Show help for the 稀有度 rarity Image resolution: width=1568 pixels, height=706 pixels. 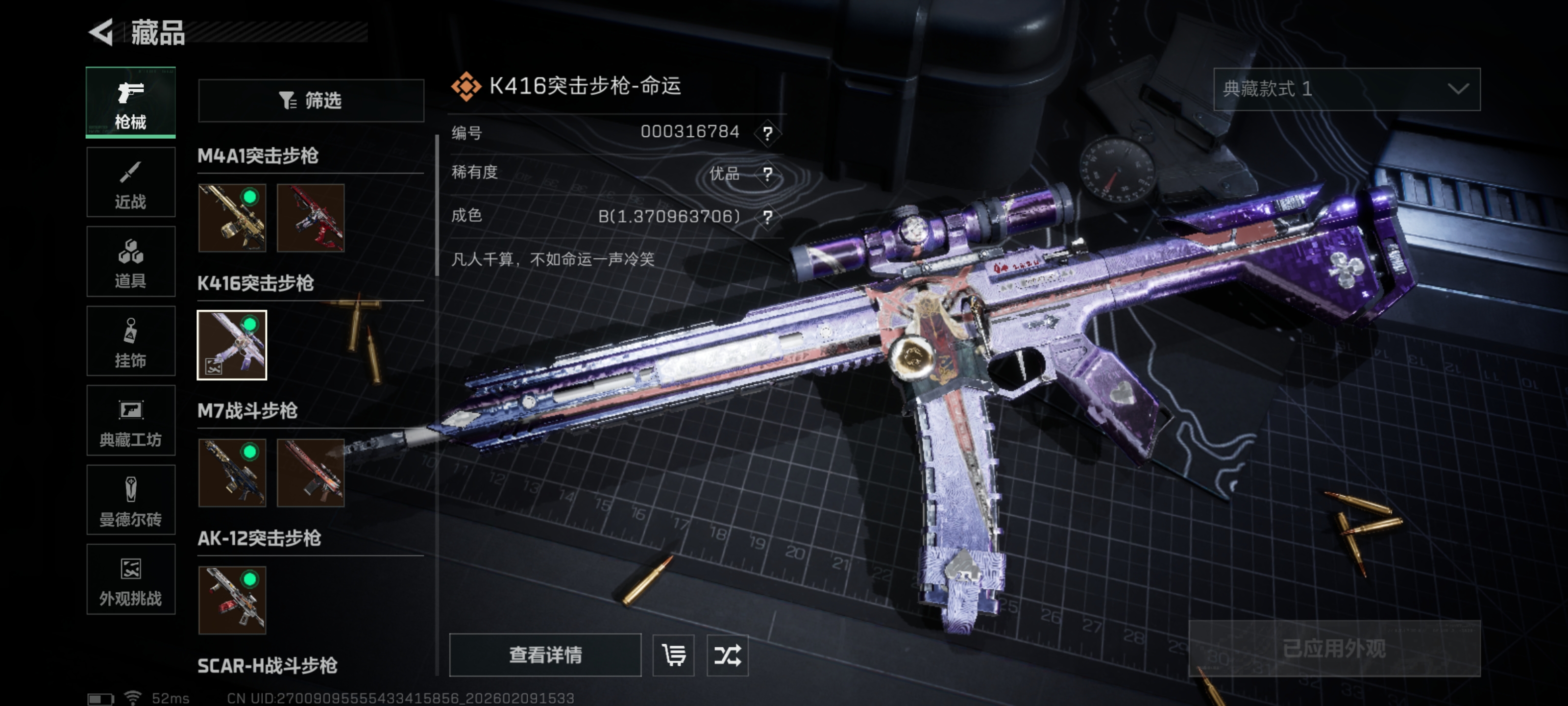(x=767, y=175)
